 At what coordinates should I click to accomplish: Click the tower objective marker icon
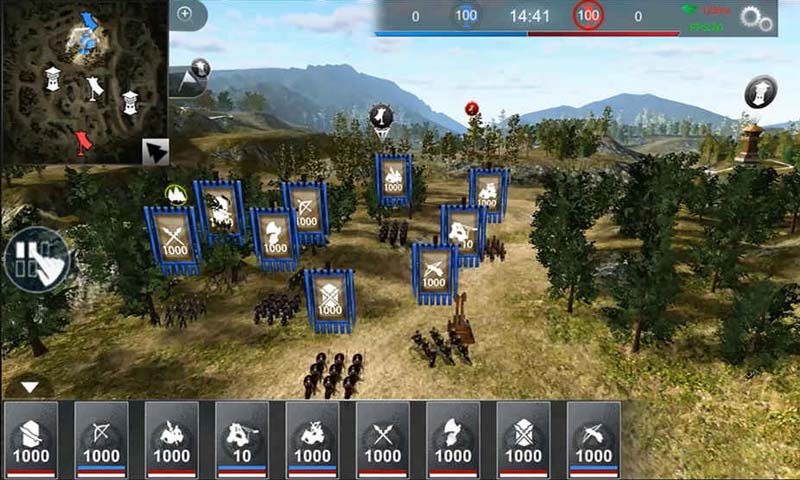pyautogui.click(x=761, y=92)
